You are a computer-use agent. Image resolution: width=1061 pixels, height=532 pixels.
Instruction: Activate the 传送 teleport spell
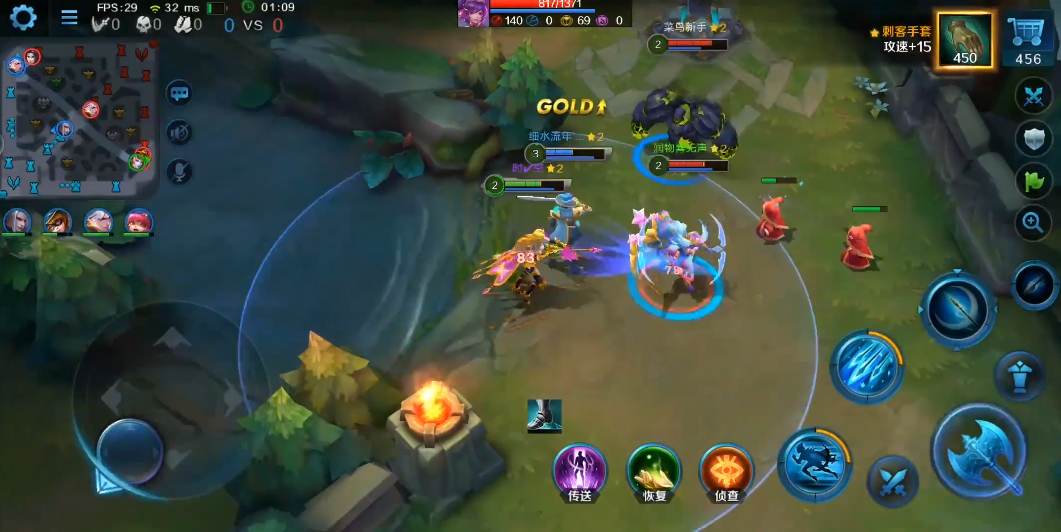(580, 469)
